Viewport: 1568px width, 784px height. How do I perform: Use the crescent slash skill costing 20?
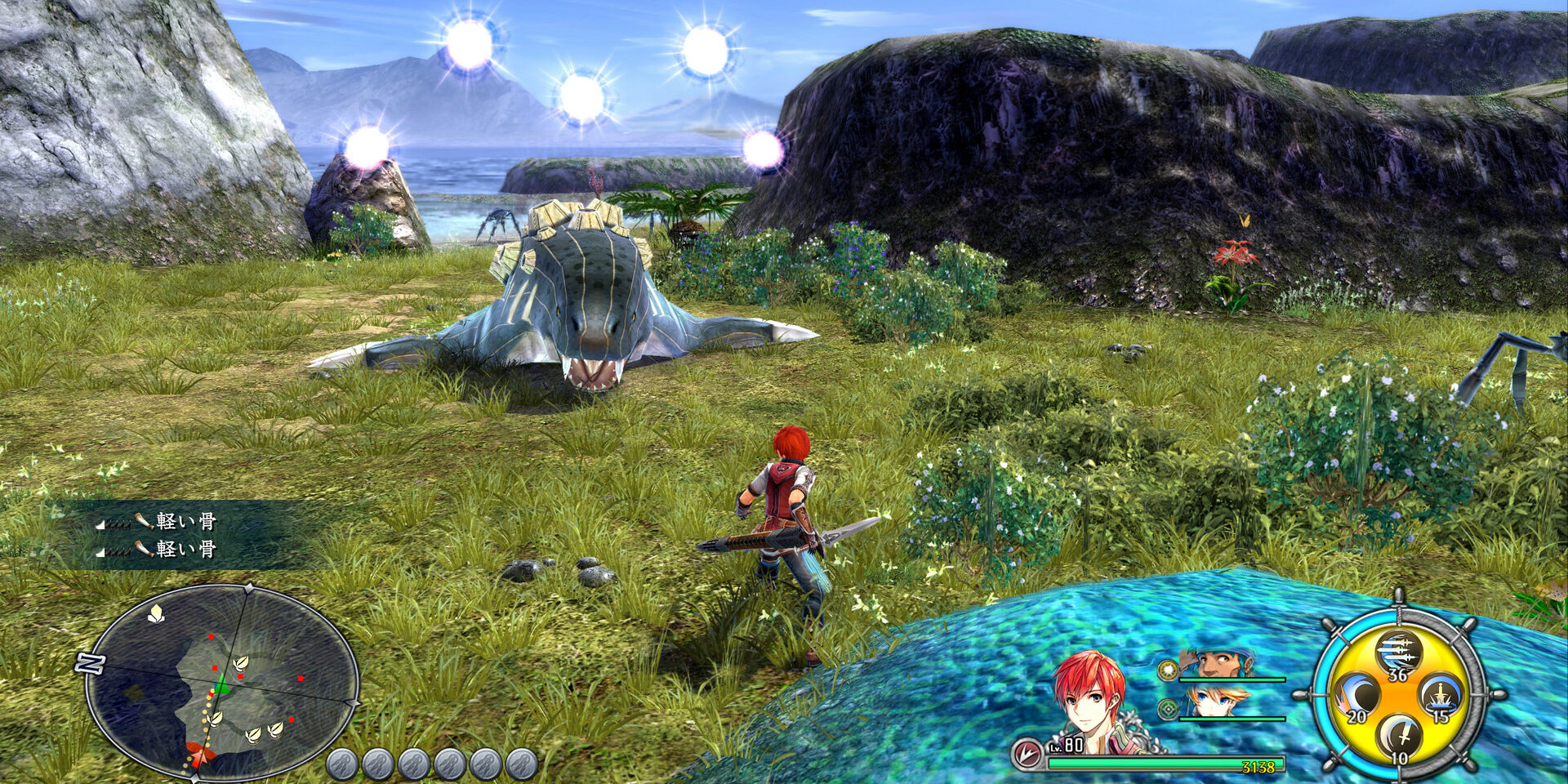pyautogui.click(x=1357, y=697)
